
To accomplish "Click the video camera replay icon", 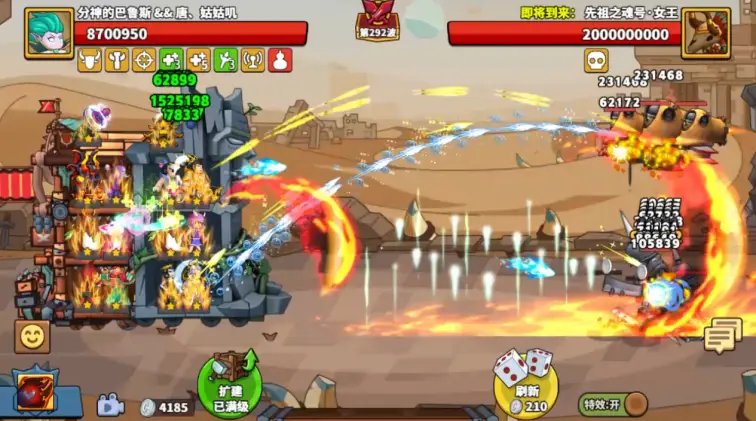I will click(109, 405).
